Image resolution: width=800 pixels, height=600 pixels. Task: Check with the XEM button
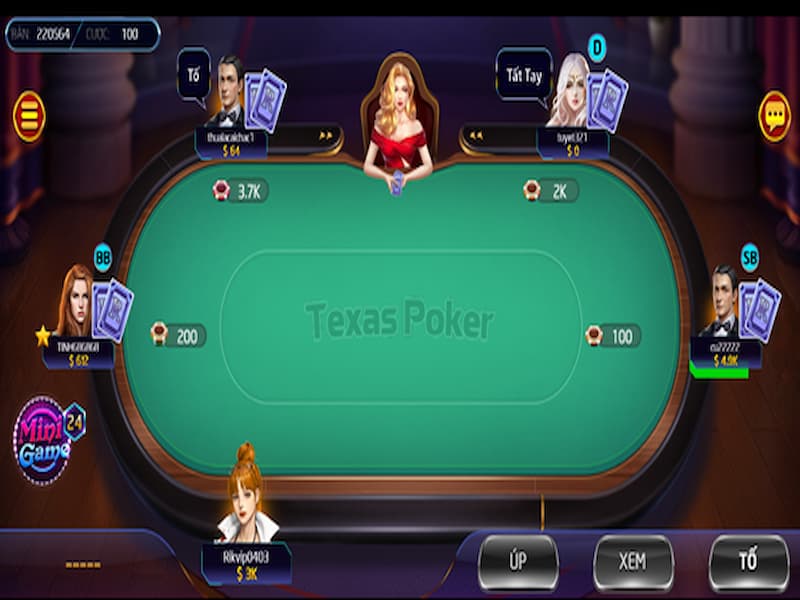pyautogui.click(x=632, y=562)
